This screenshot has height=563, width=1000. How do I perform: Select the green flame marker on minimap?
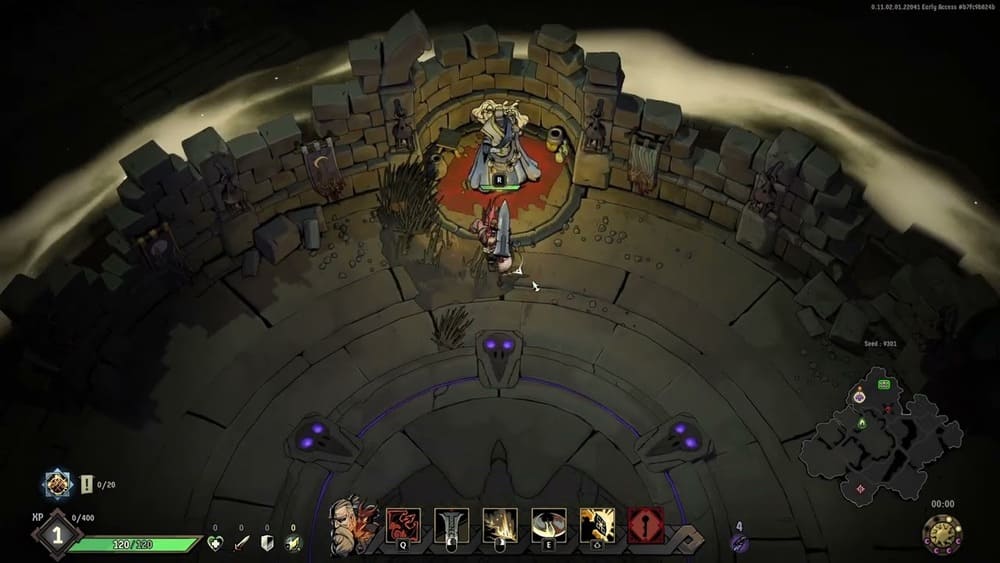click(x=861, y=423)
